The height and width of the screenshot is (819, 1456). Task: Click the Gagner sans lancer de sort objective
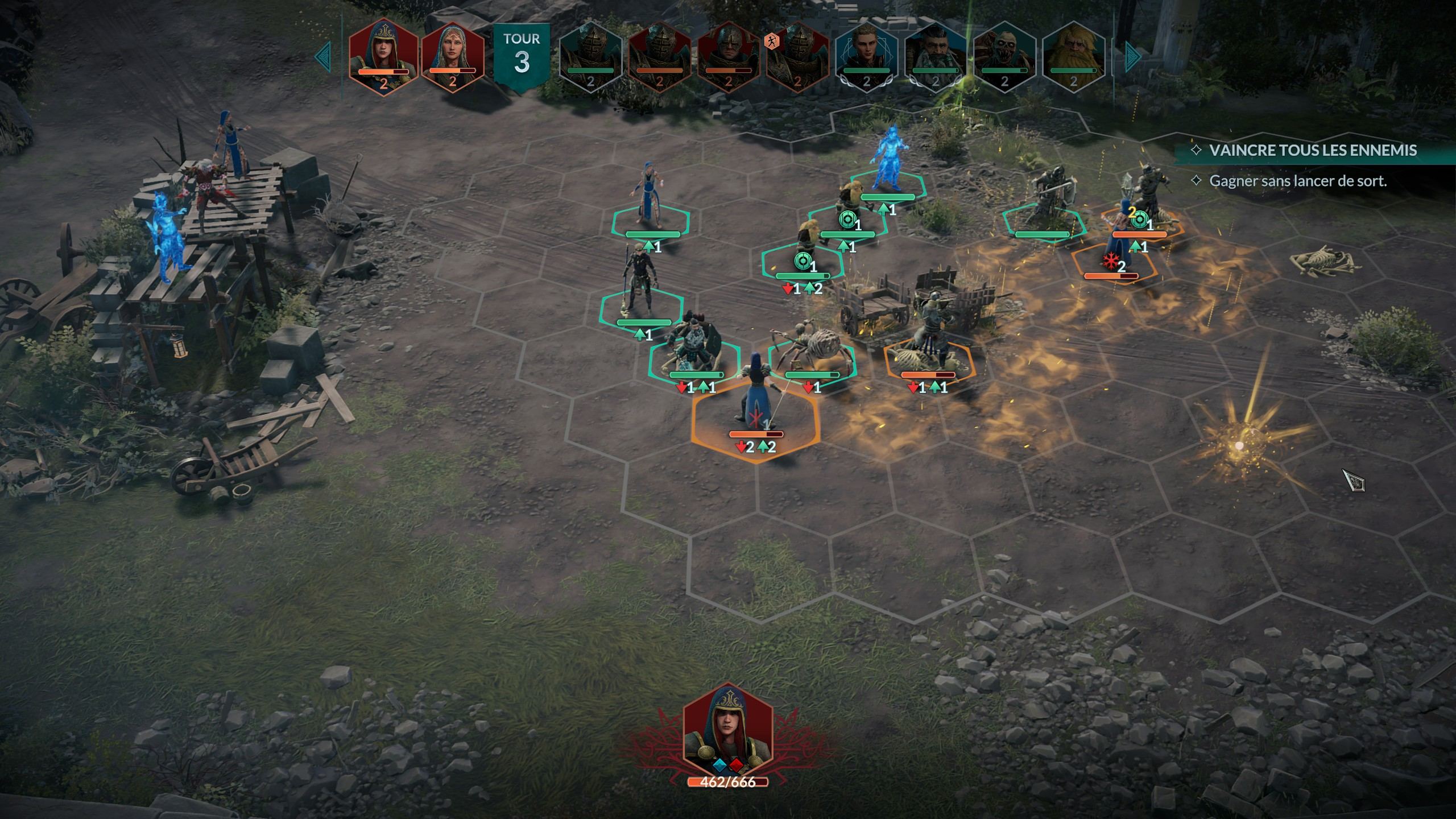(1297, 181)
